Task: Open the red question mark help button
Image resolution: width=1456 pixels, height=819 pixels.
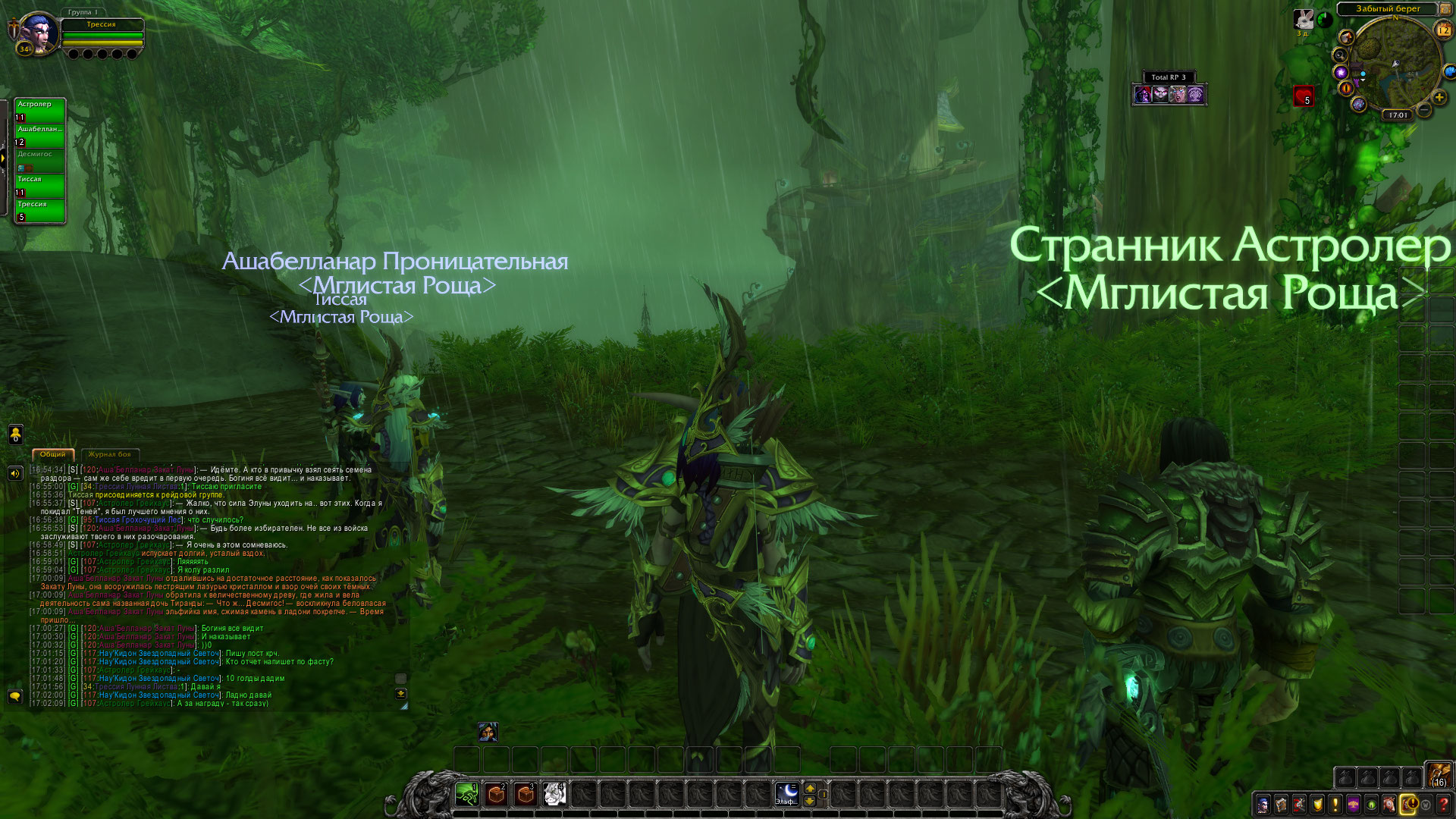Action: [1444, 805]
